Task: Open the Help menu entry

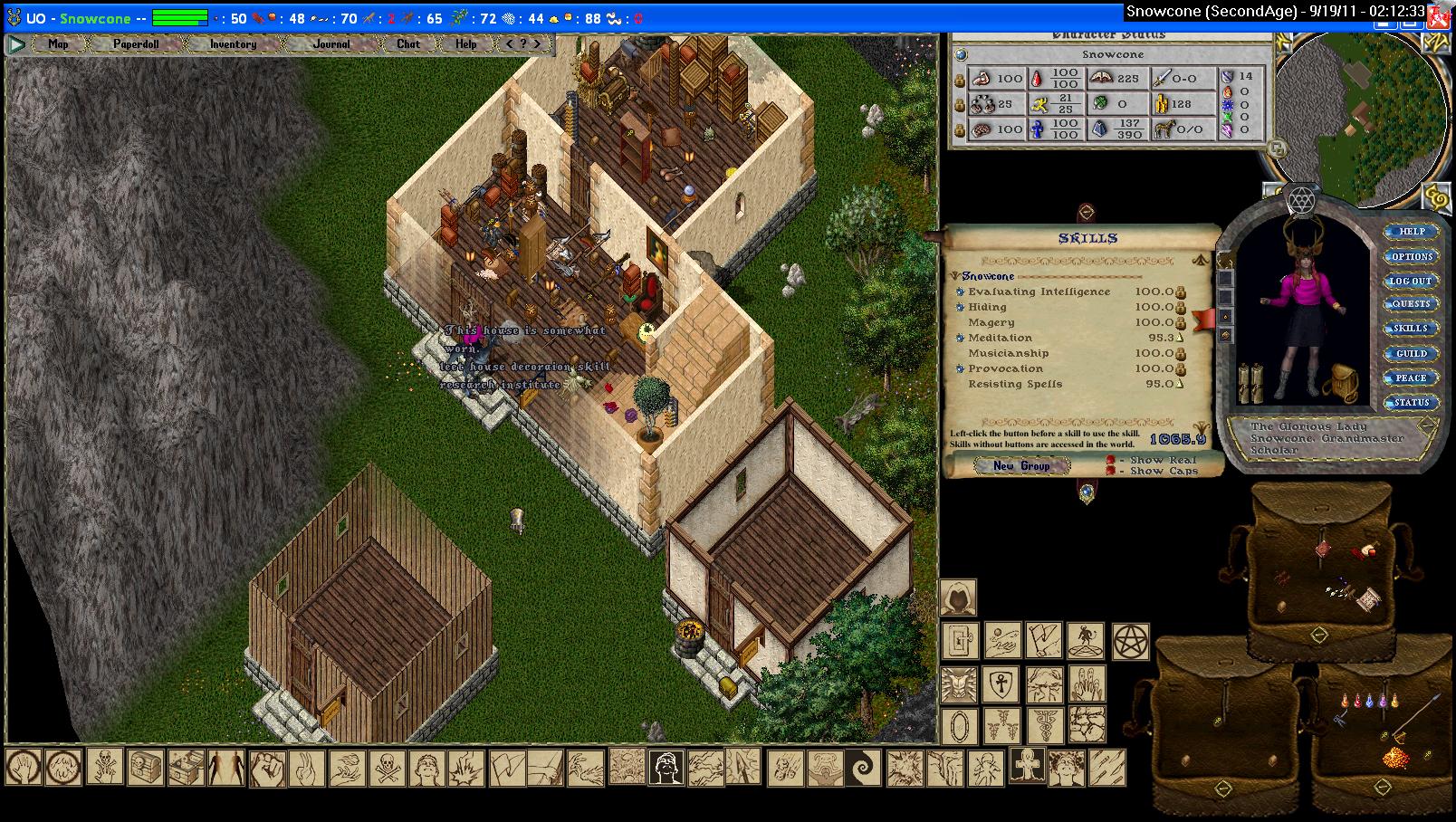Action: click(465, 43)
